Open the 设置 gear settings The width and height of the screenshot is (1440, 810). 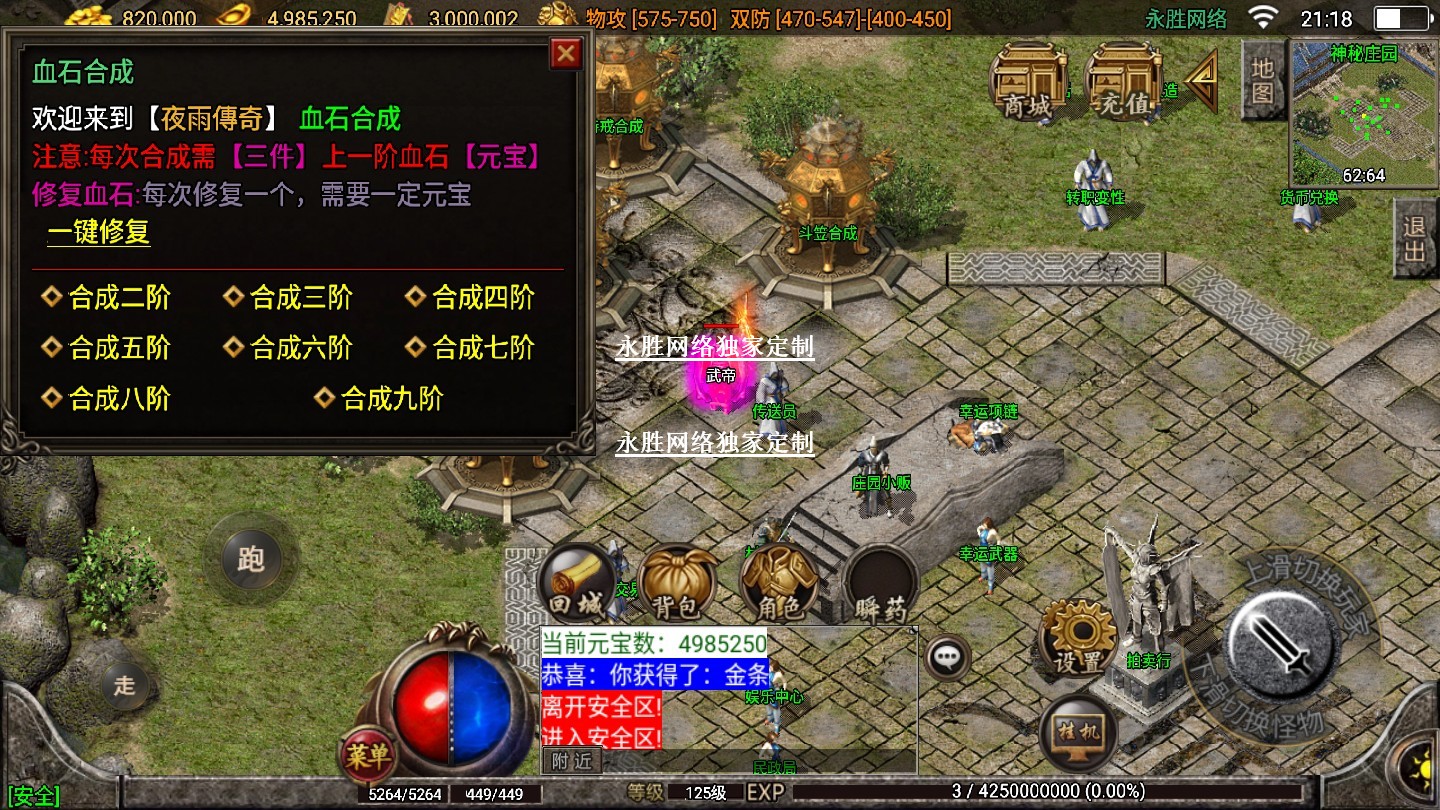pyautogui.click(x=1078, y=638)
